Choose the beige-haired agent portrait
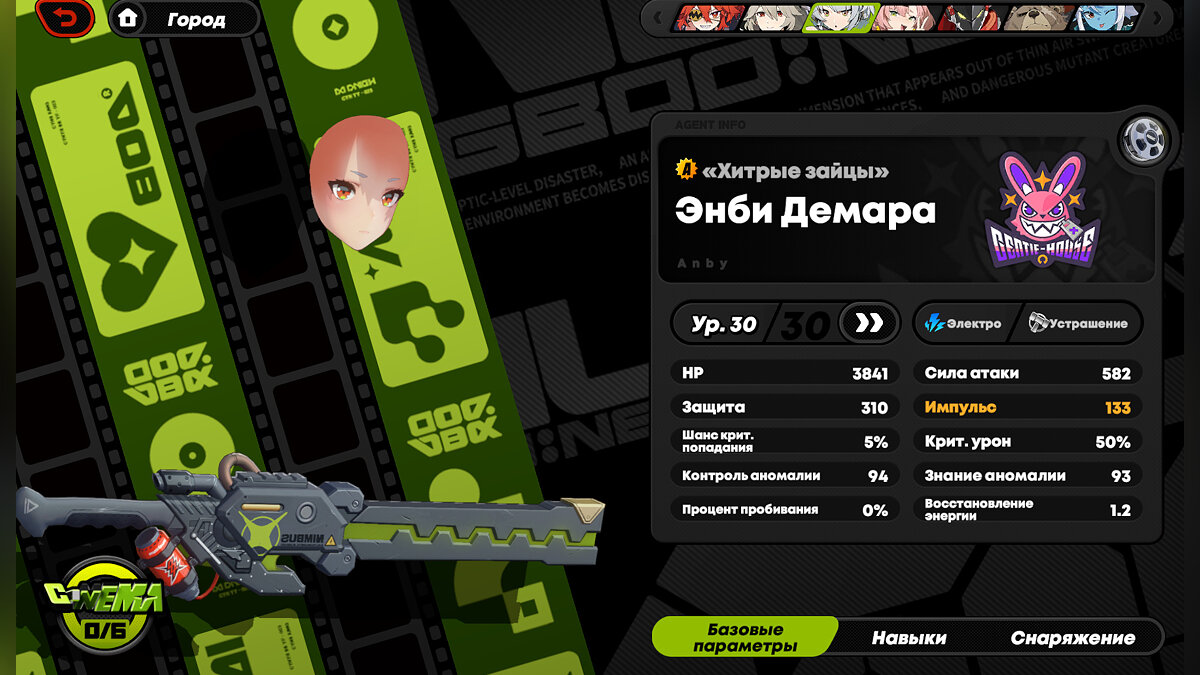The image size is (1200, 675). [774, 18]
